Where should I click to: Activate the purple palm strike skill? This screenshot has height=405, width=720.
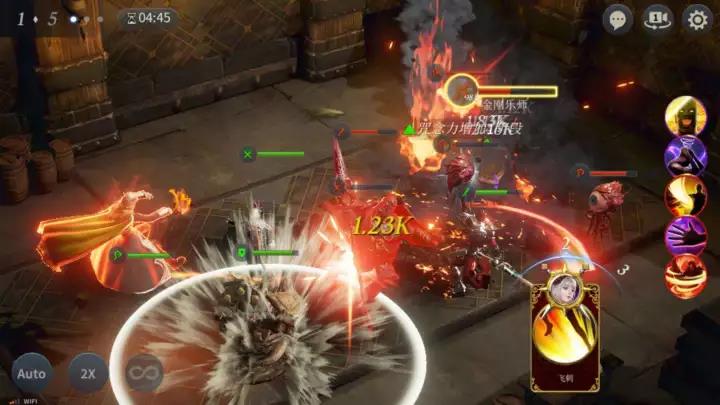pyautogui.click(x=685, y=236)
